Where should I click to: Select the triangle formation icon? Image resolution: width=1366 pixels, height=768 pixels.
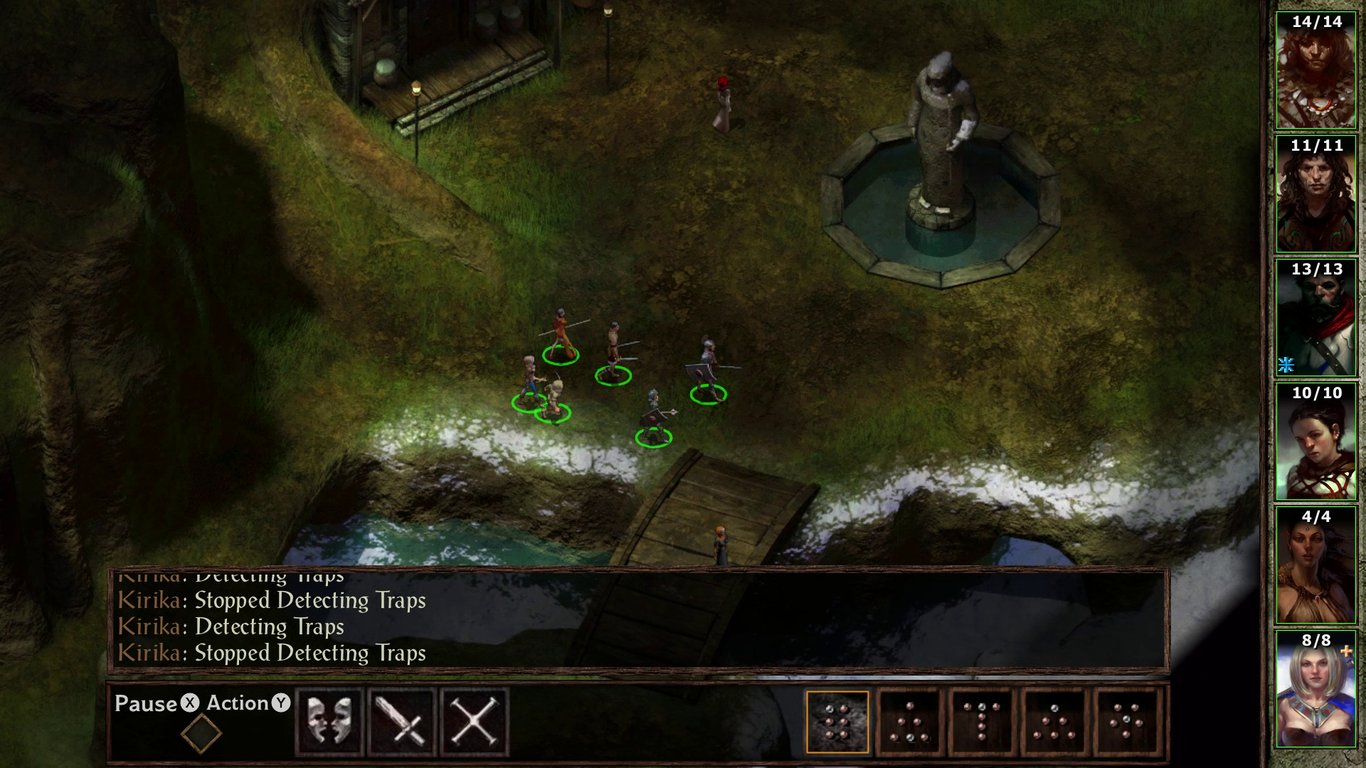1053,720
